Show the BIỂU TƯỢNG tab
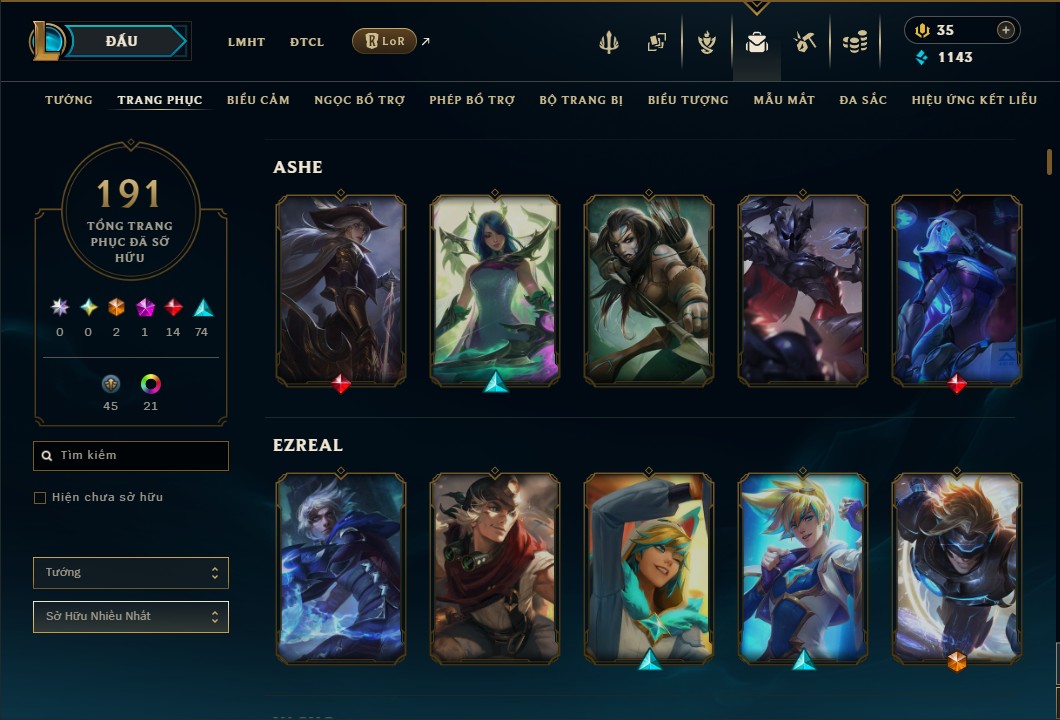Image resolution: width=1060 pixels, height=720 pixels. click(688, 100)
